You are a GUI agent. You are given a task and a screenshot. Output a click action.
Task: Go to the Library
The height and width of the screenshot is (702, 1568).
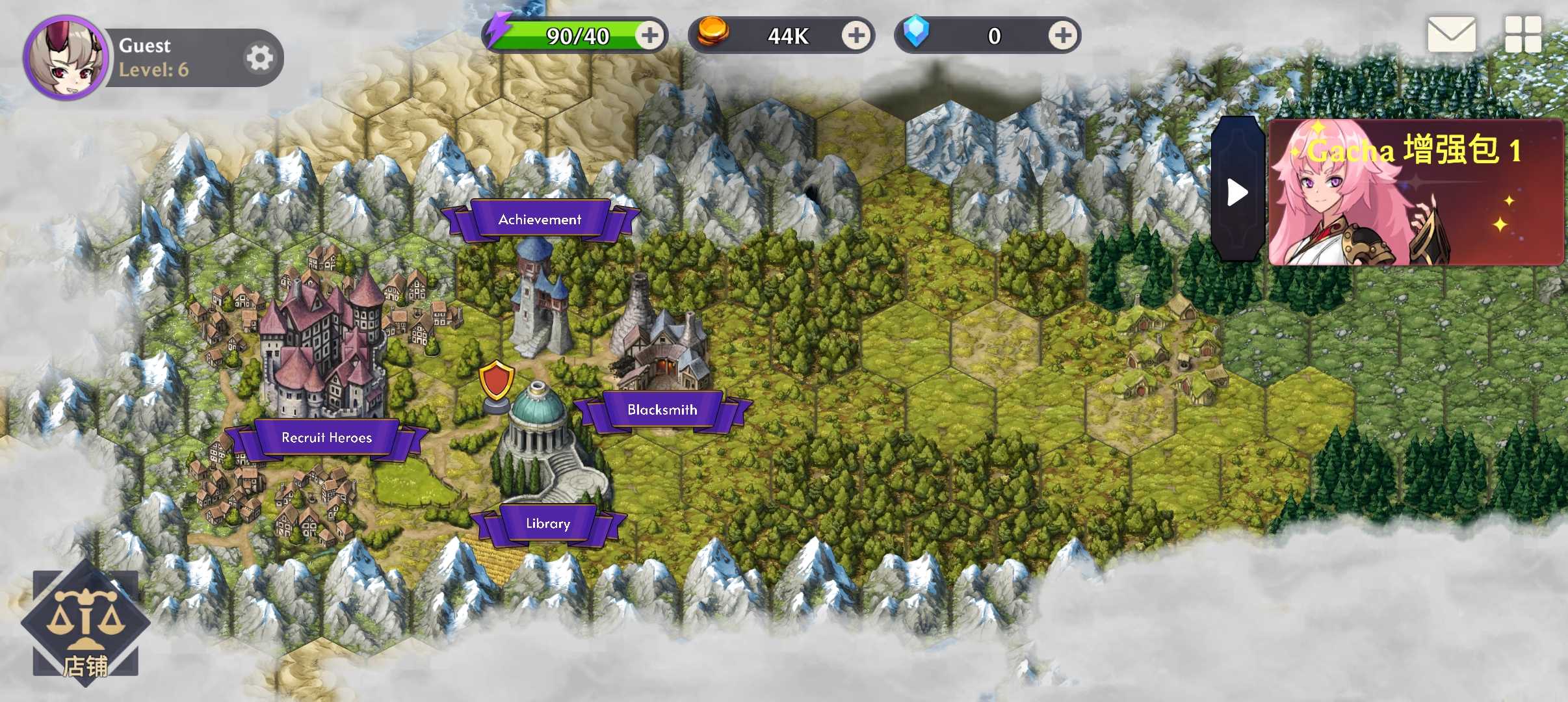(547, 523)
